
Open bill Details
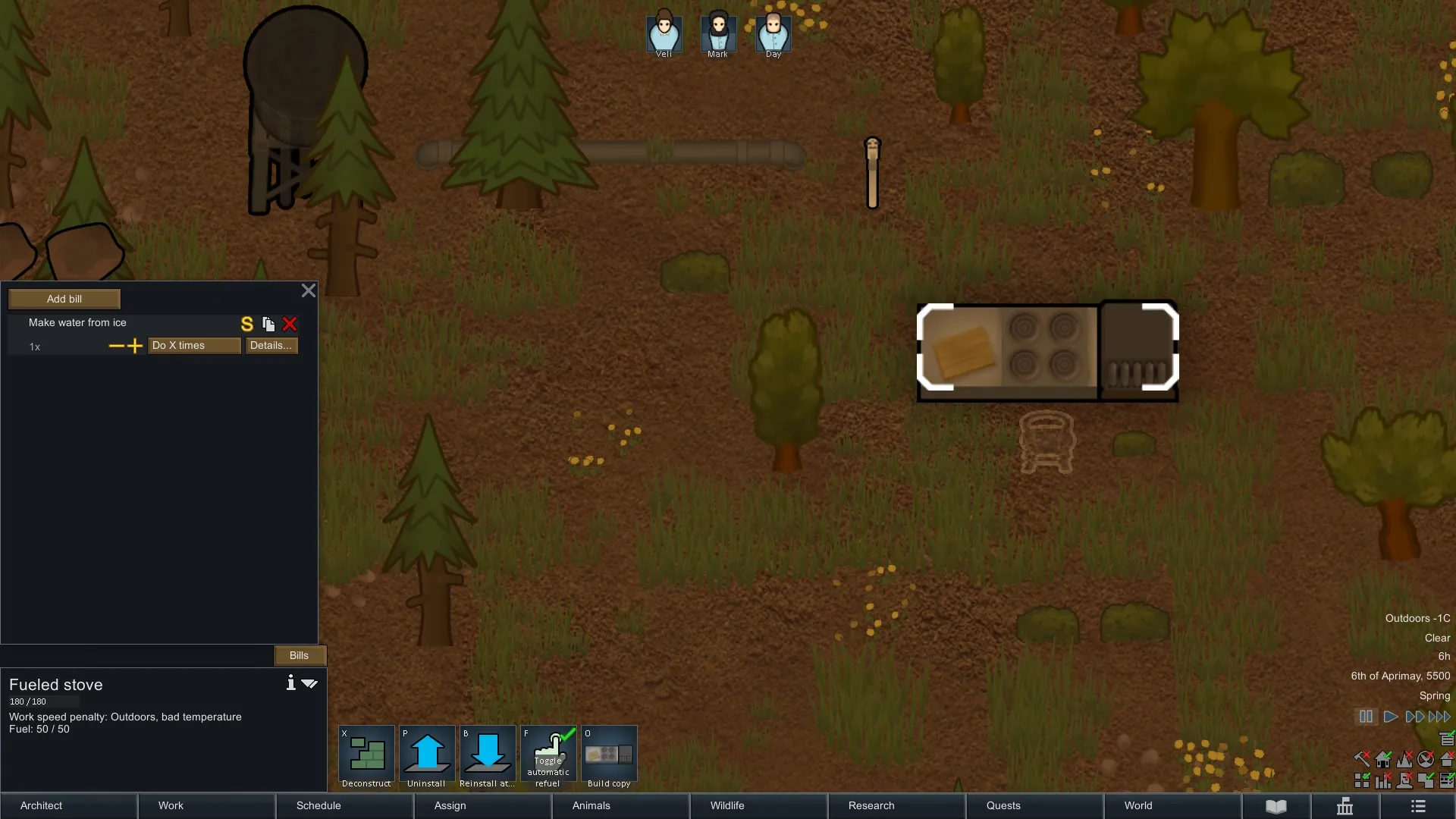coord(271,346)
